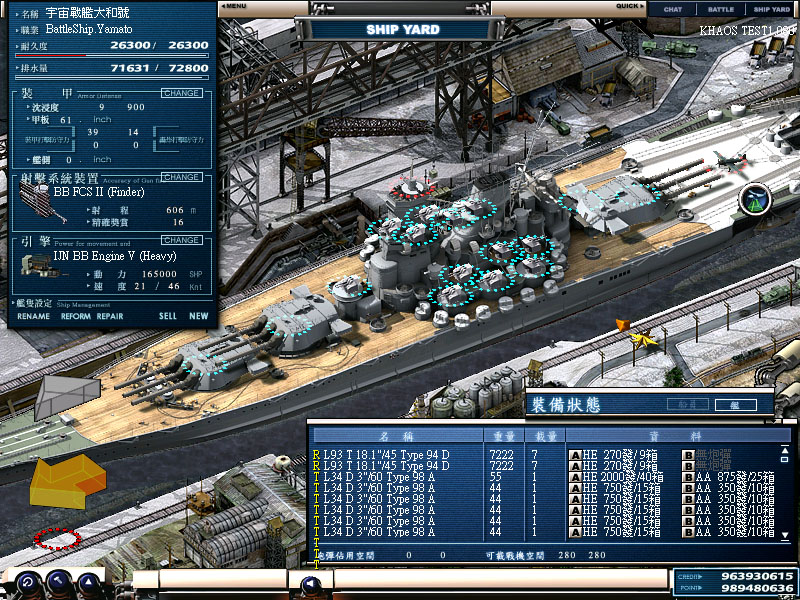
Task: Switch to the BATTLE tab
Action: pyautogui.click(x=721, y=9)
